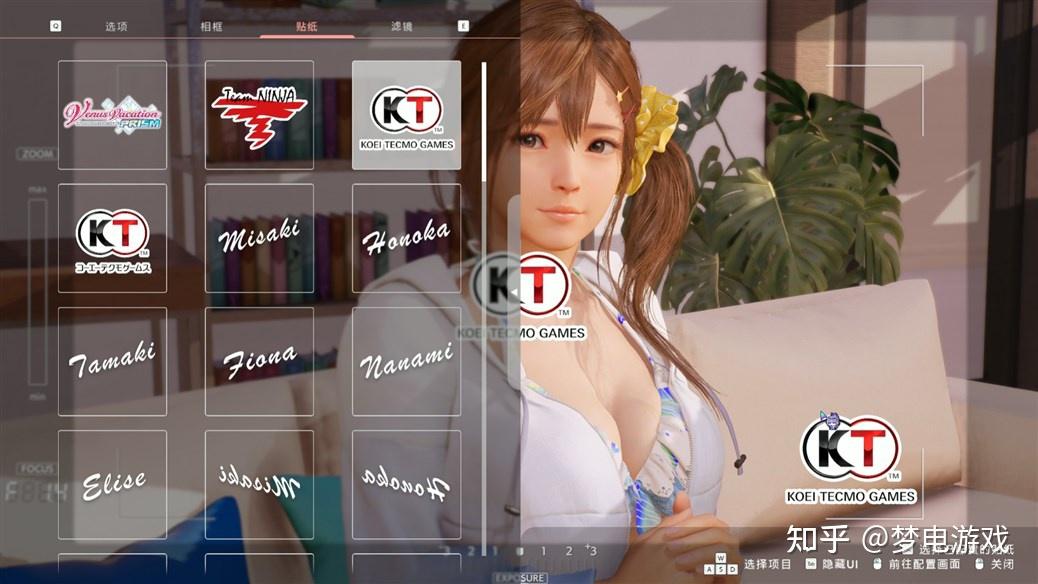Pick the mirrored Misaki signature sticker
Viewport: 1038px width, 584px height.
point(259,484)
